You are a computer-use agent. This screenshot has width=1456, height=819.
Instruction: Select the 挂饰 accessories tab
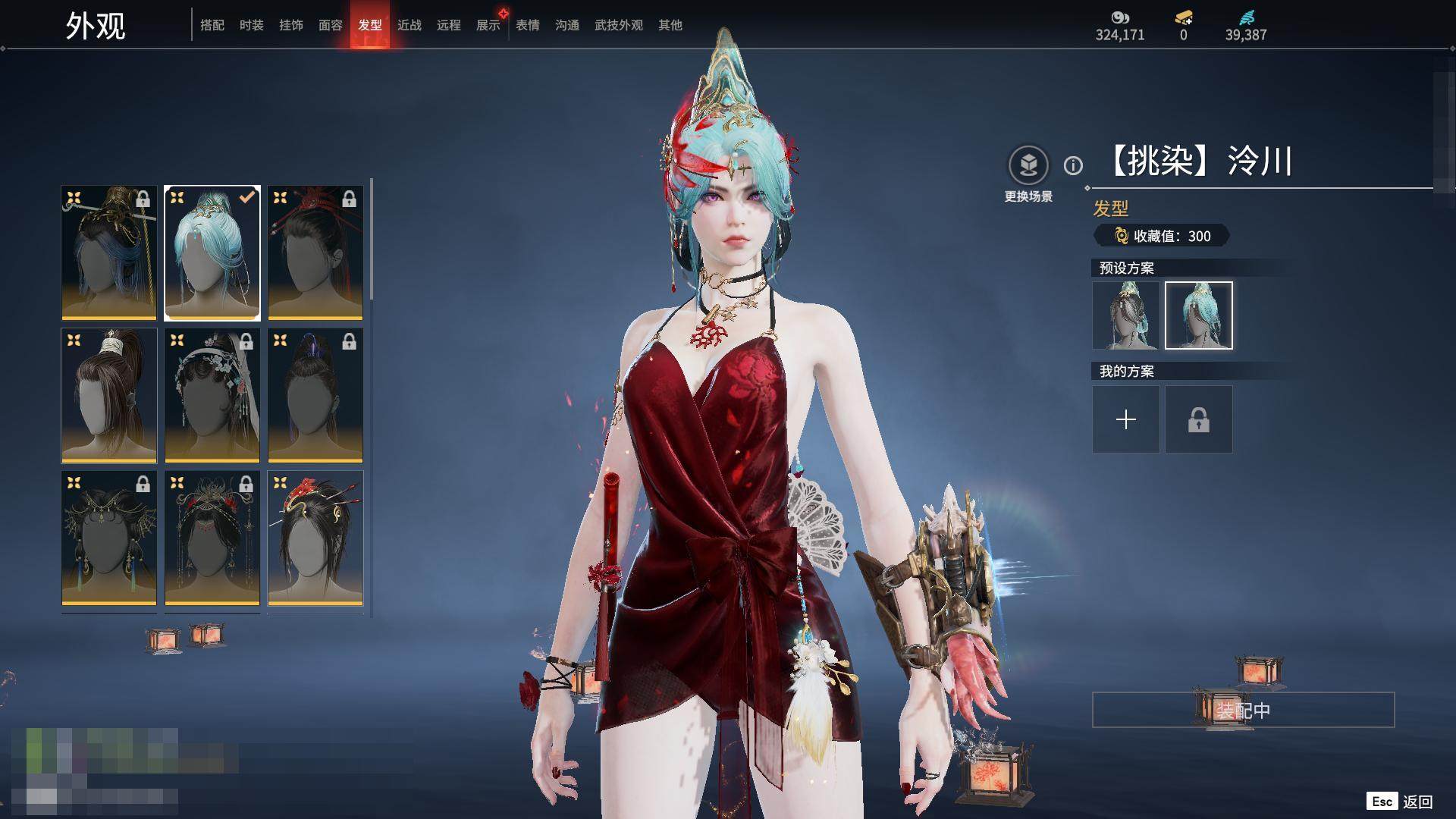click(290, 25)
